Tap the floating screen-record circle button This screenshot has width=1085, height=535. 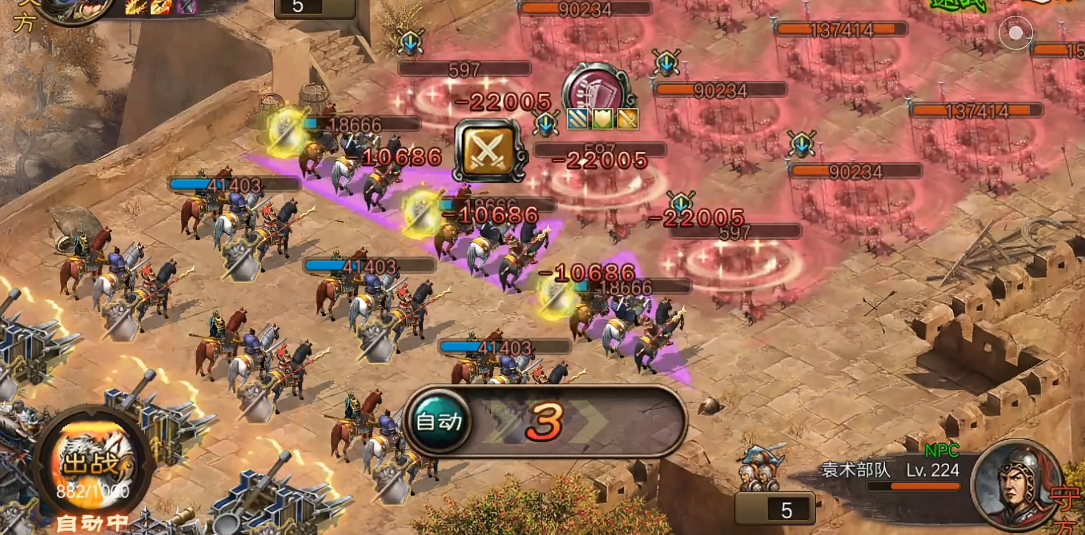coord(1016,33)
